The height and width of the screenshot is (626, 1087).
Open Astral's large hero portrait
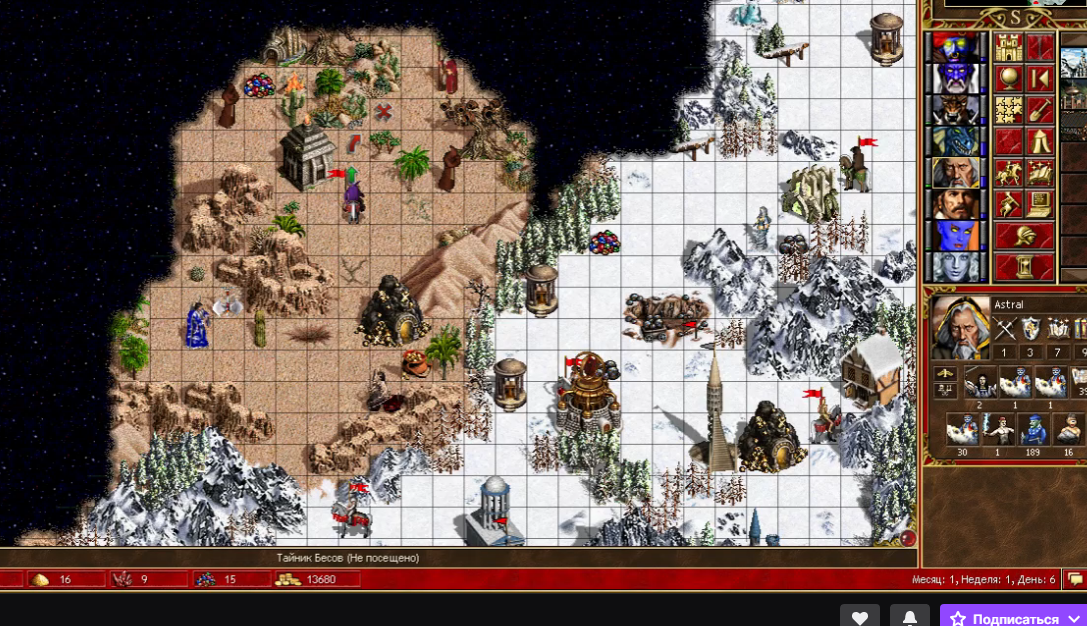(958, 328)
